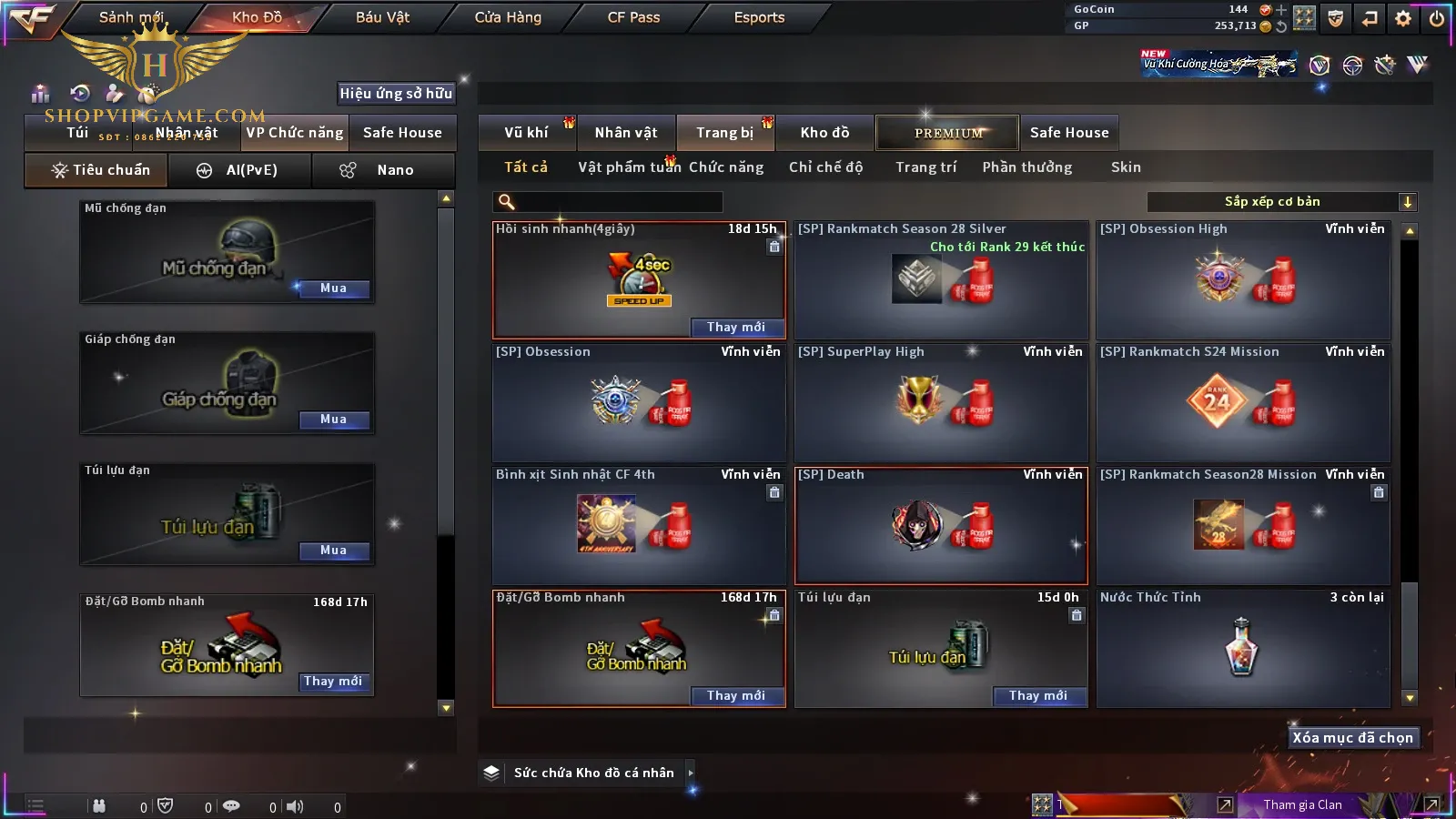This screenshot has width=1456, height=819.
Task: Buy the Mũ chống đạn helmet
Action: point(333,288)
